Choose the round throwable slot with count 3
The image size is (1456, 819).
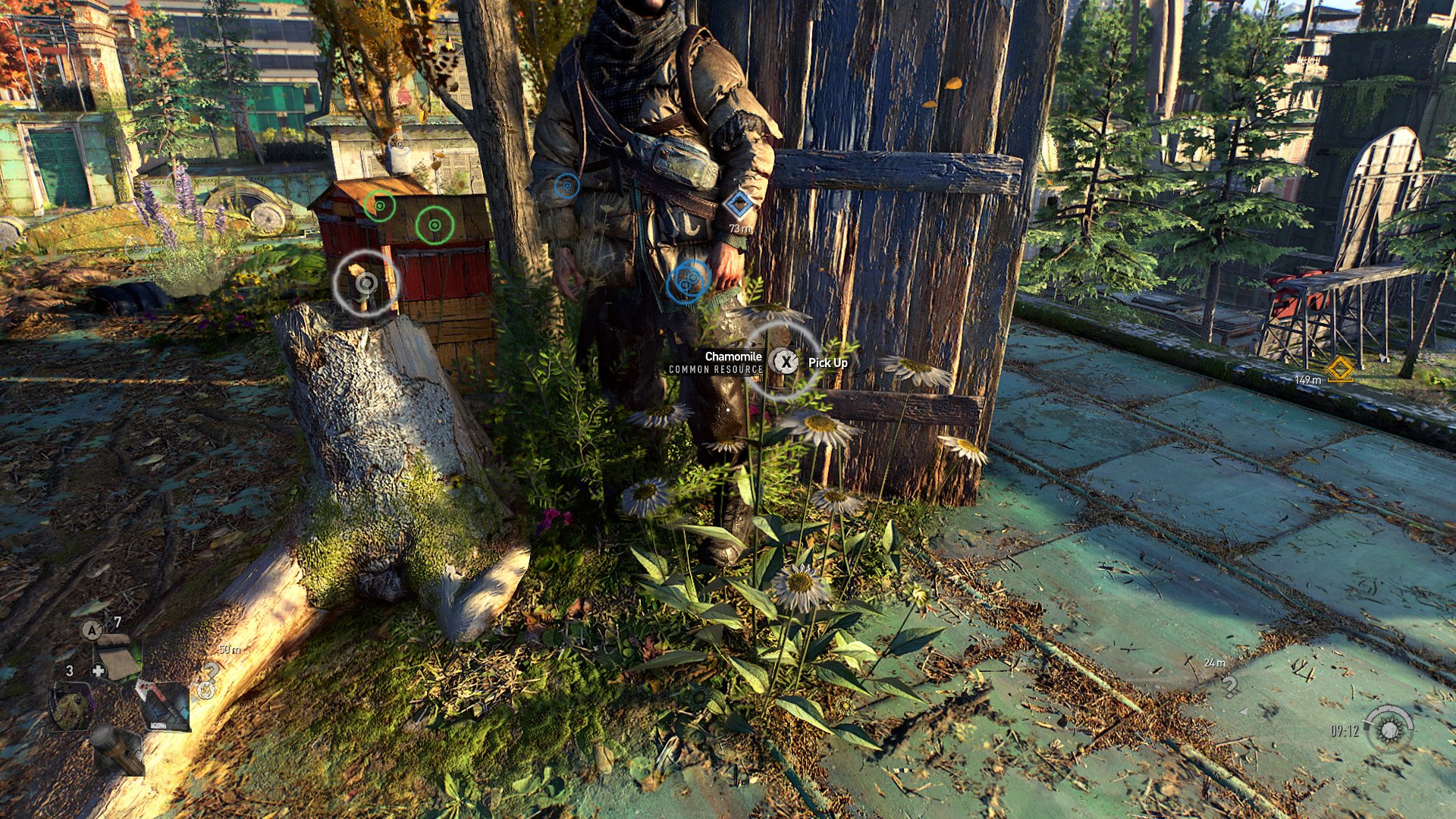click(x=72, y=705)
